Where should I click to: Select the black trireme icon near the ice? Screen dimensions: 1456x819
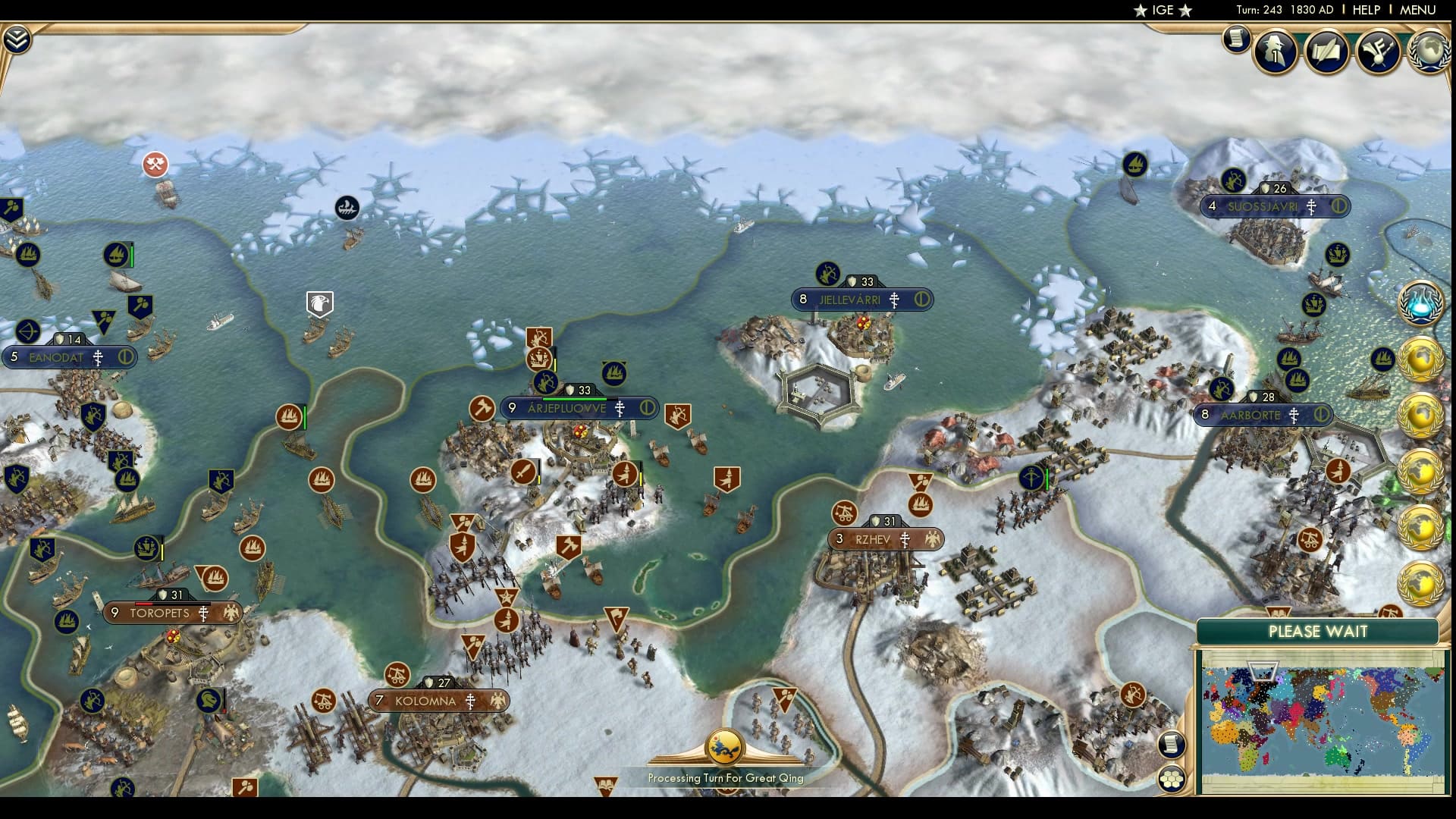[345, 207]
